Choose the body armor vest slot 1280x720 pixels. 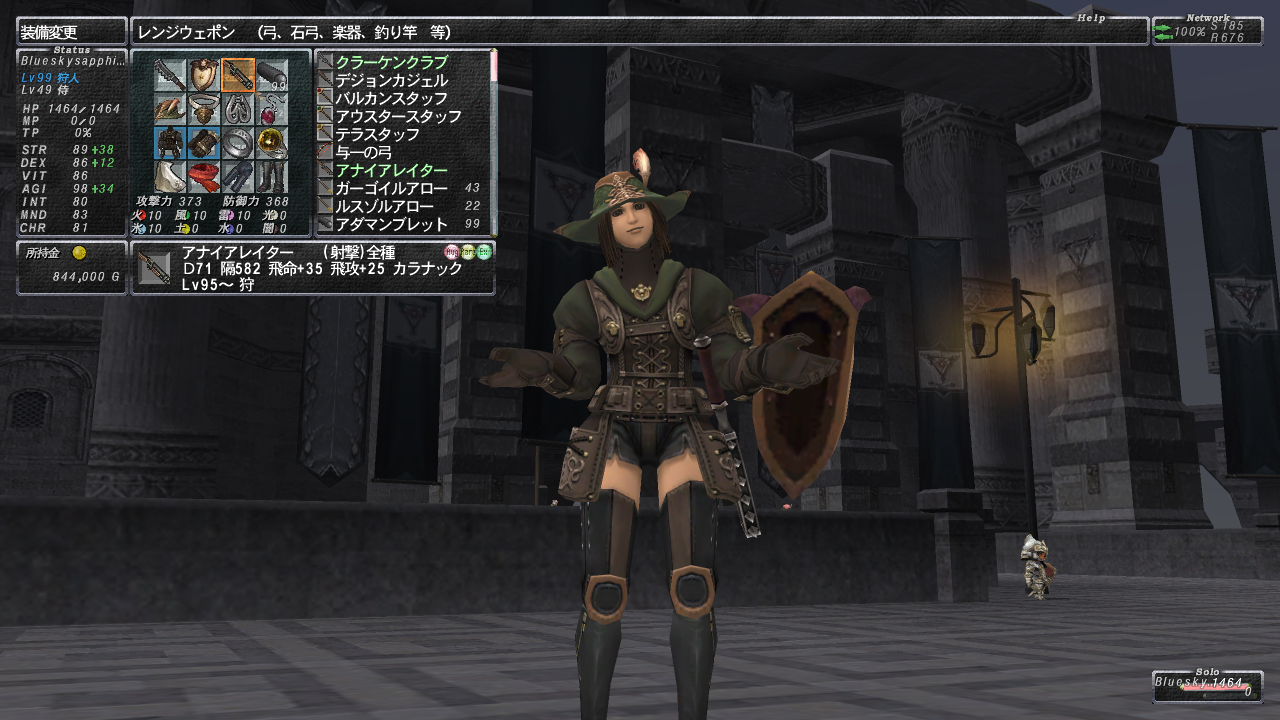169,143
